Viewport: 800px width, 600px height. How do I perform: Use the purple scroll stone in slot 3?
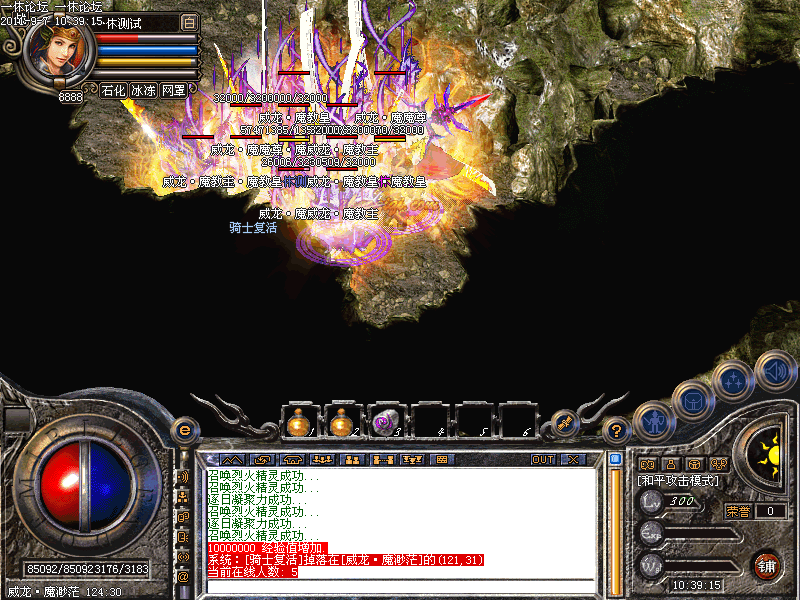click(383, 422)
